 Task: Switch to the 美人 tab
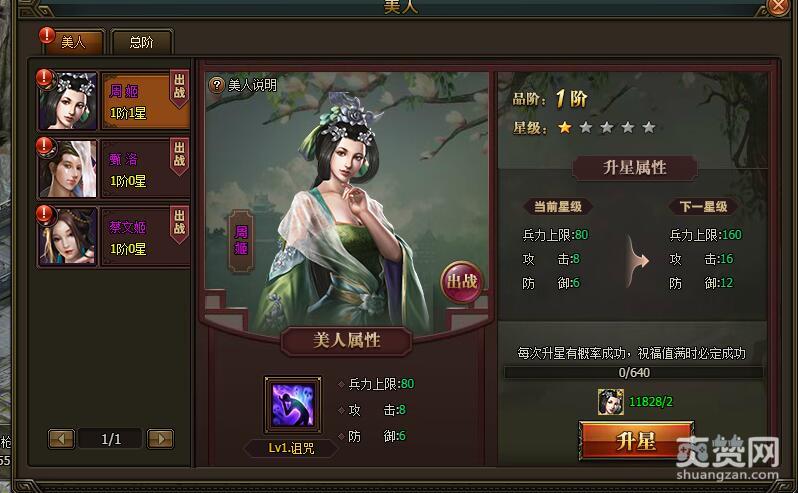point(73,42)
